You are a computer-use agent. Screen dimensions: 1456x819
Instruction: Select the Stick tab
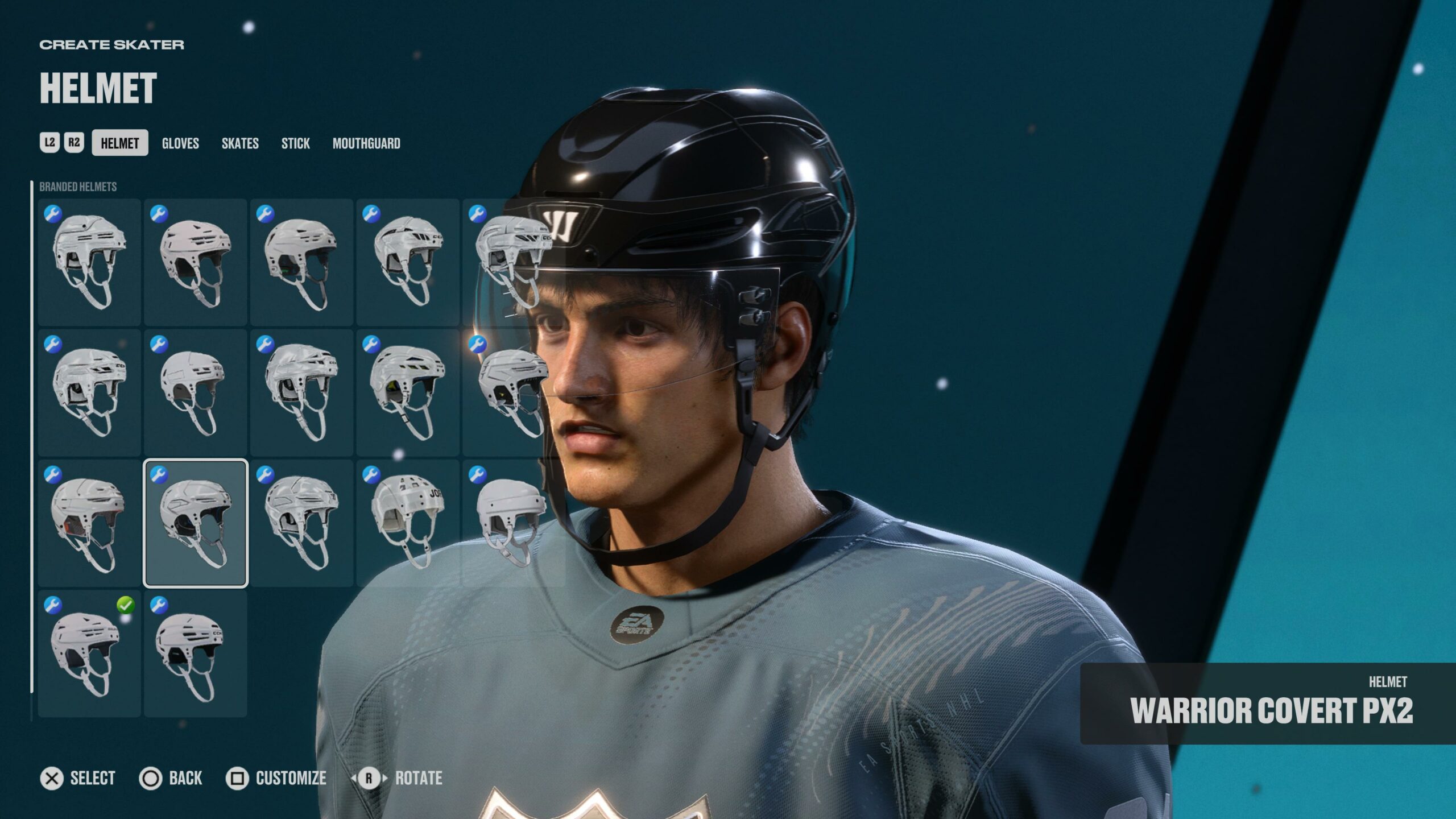295,143
